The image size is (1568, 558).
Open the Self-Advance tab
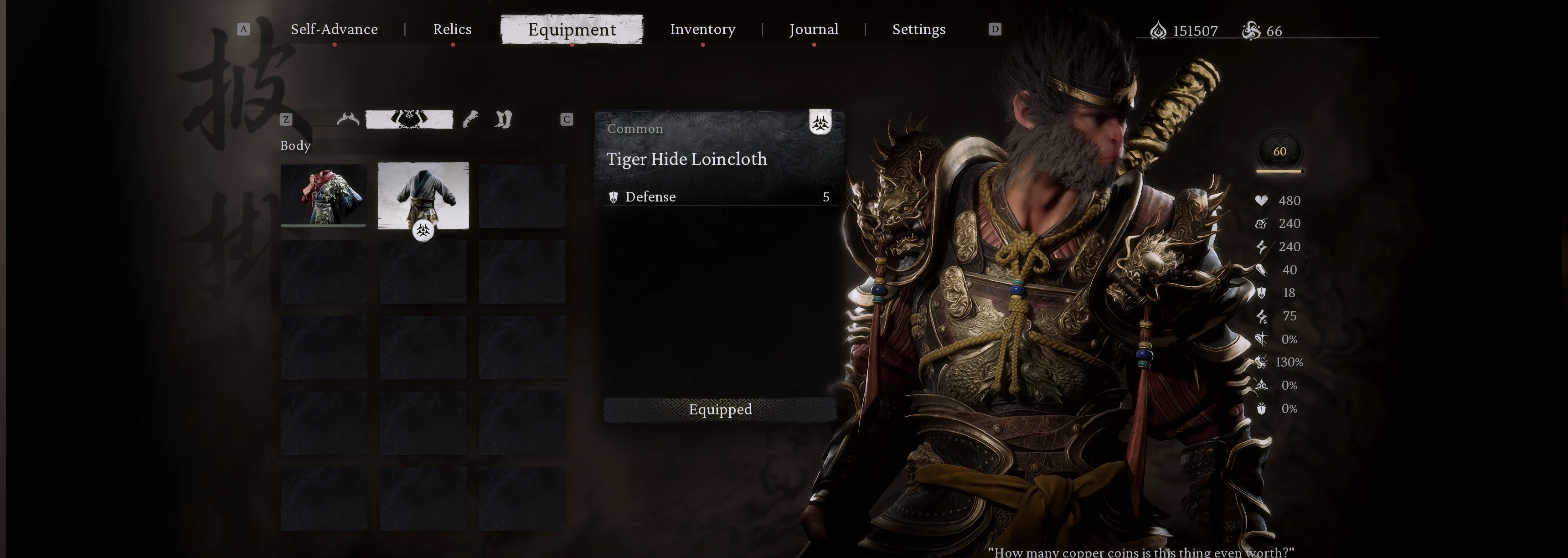334,29
